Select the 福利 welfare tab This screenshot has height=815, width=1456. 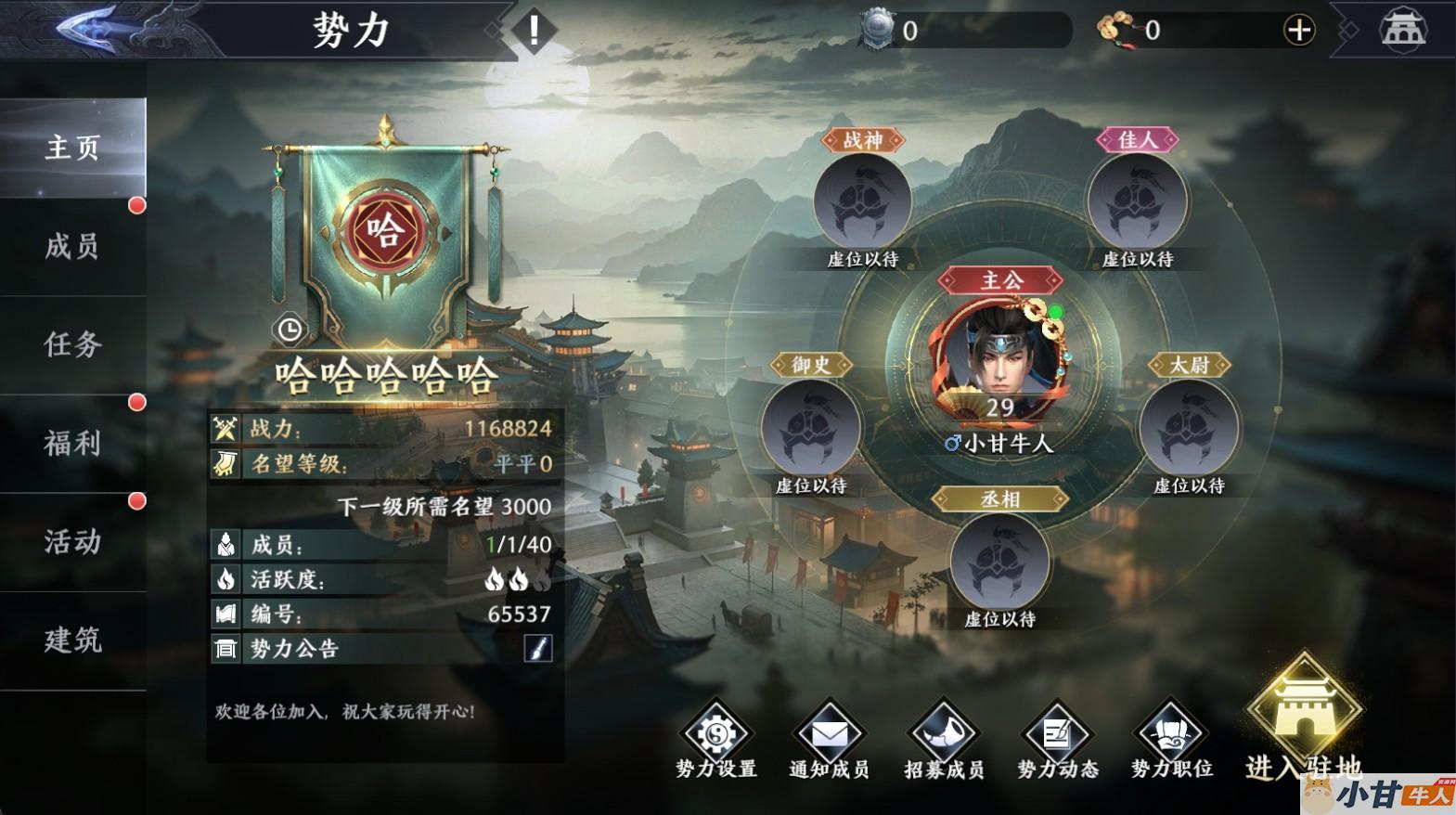click(x=72, y=444)
